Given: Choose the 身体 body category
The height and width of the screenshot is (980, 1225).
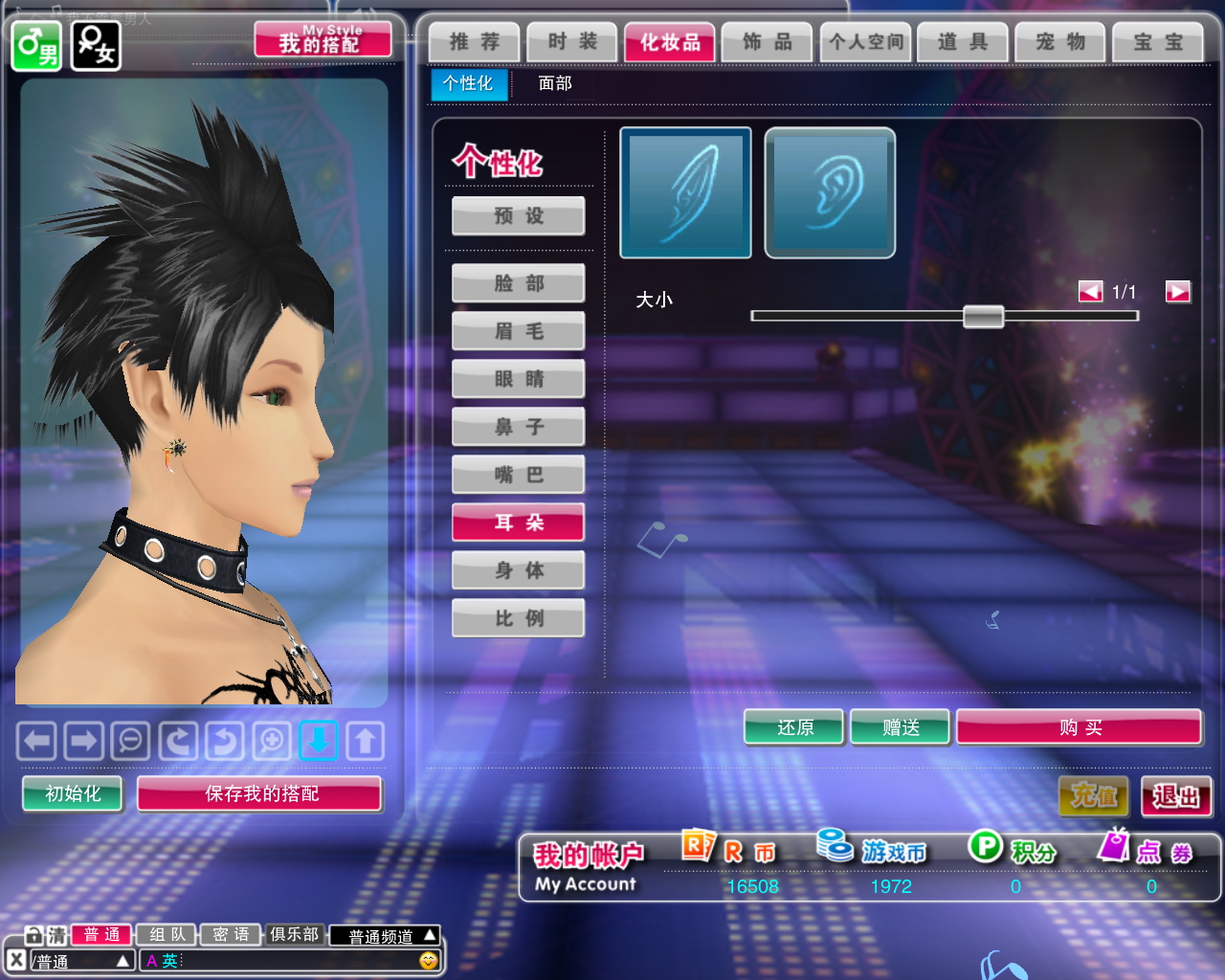Looking at the screenshot, I should coord(519,570).
